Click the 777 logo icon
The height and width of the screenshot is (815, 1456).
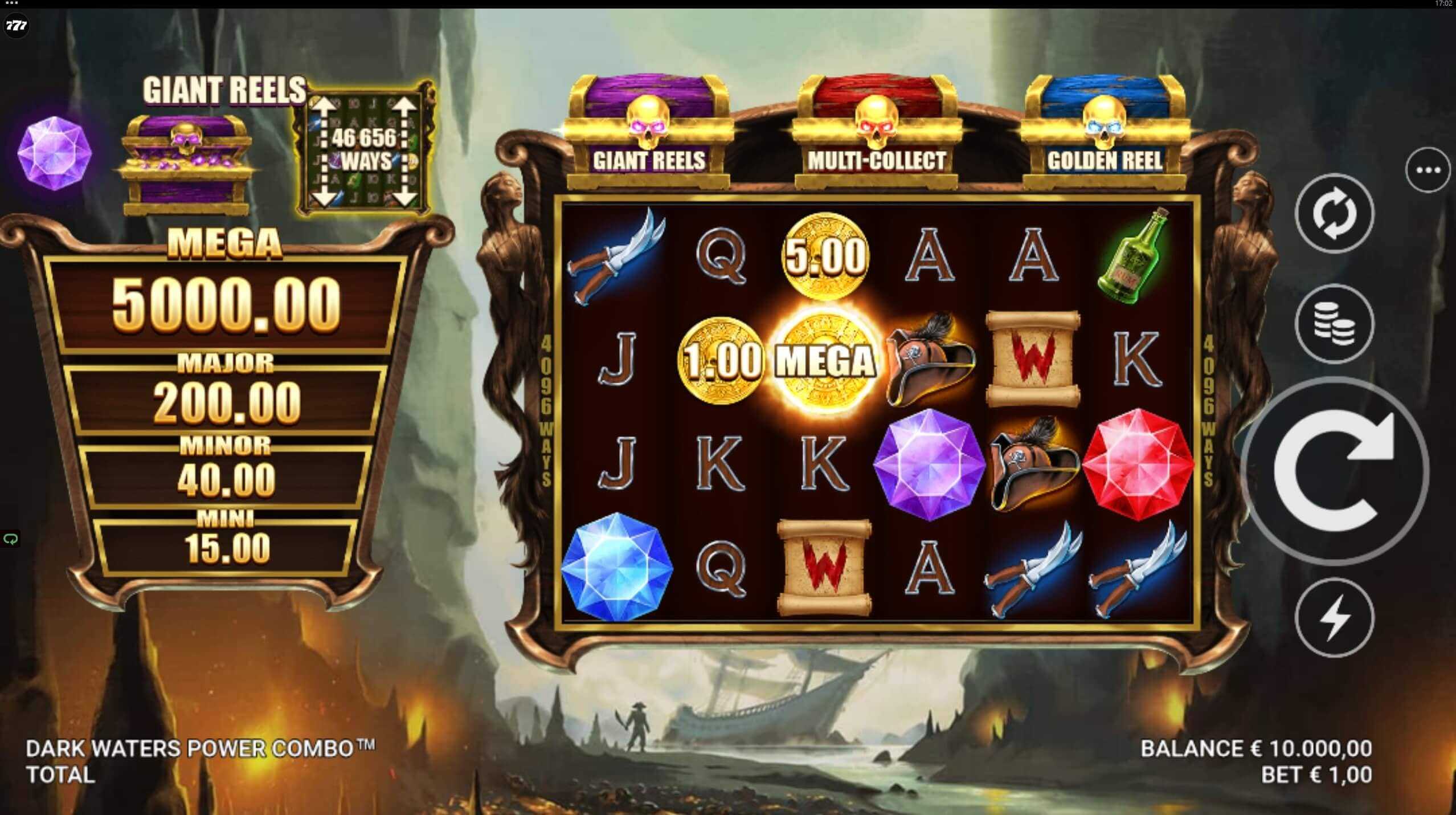(x=16, y=26)
